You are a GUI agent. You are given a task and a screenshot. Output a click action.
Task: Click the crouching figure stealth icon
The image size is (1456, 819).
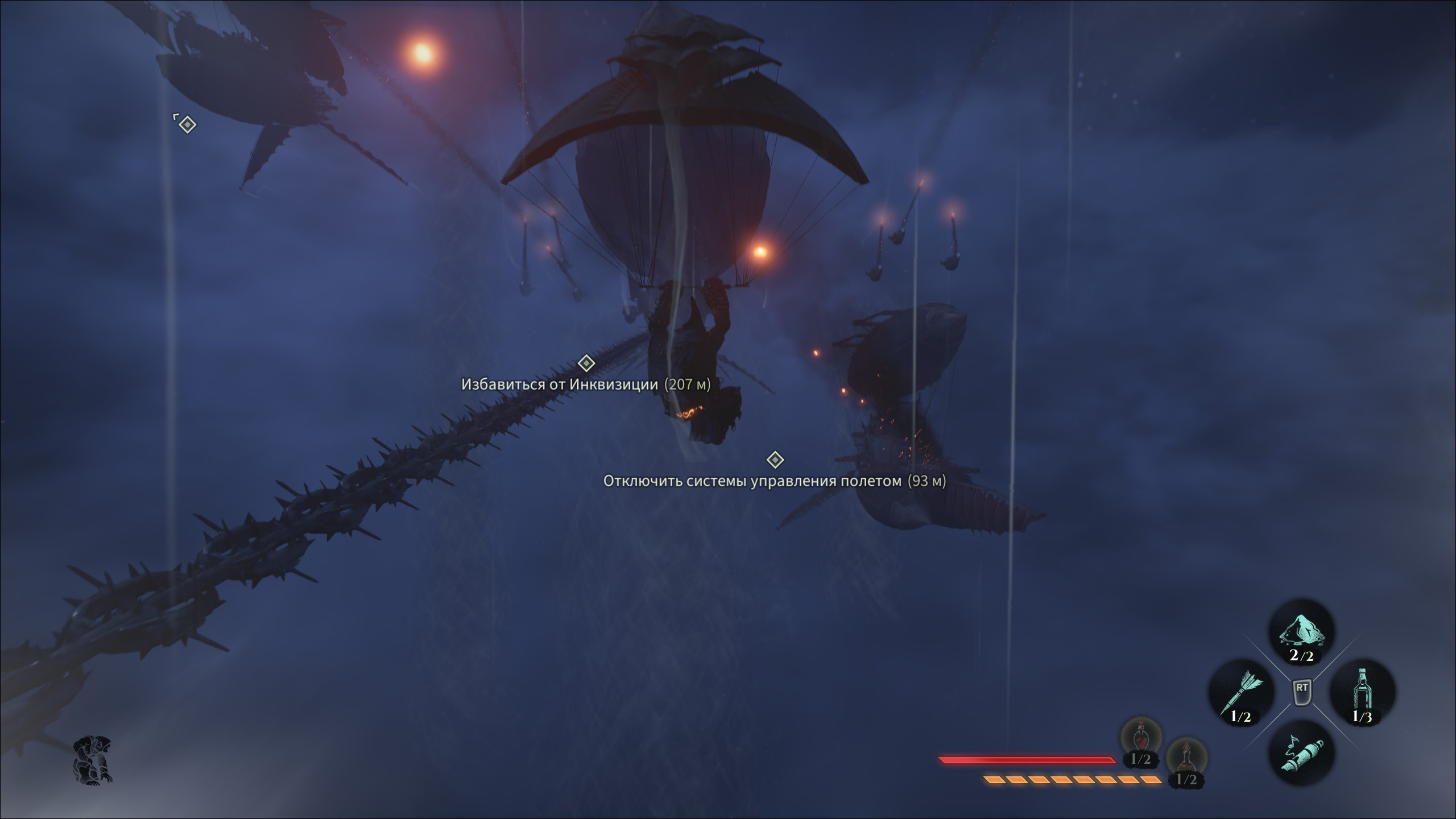(93, 759)
